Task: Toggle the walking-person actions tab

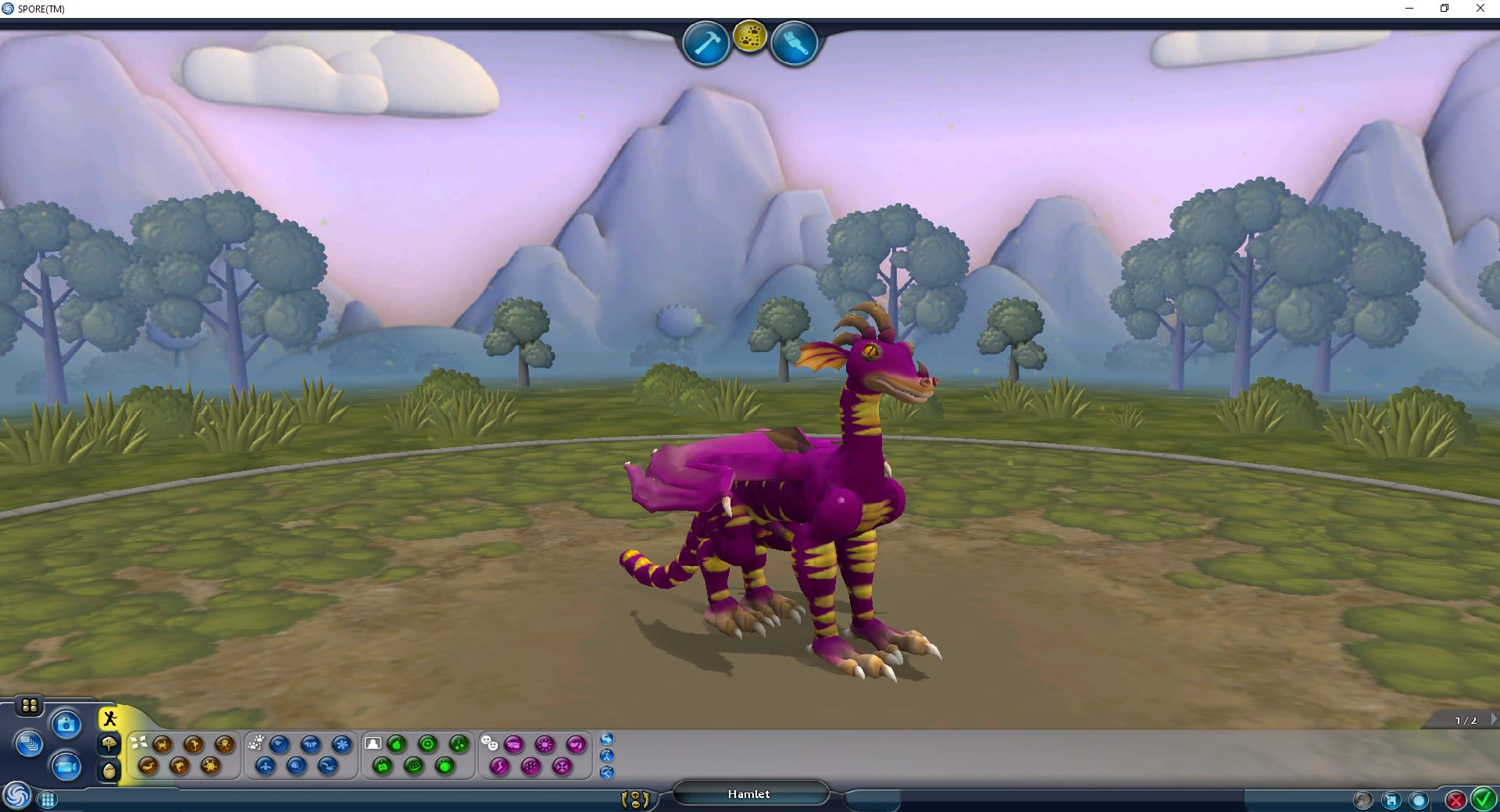Action: [109, 718]
